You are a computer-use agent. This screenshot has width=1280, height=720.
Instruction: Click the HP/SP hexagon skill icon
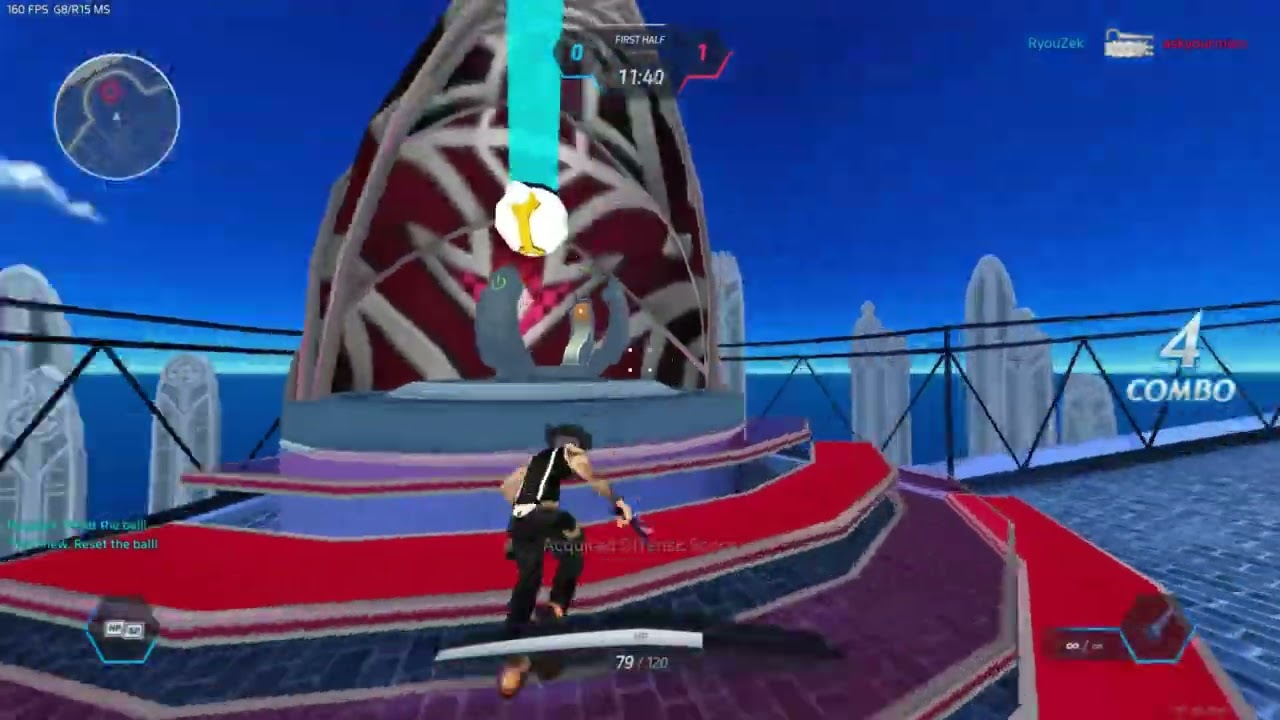(x=123, y=630)
